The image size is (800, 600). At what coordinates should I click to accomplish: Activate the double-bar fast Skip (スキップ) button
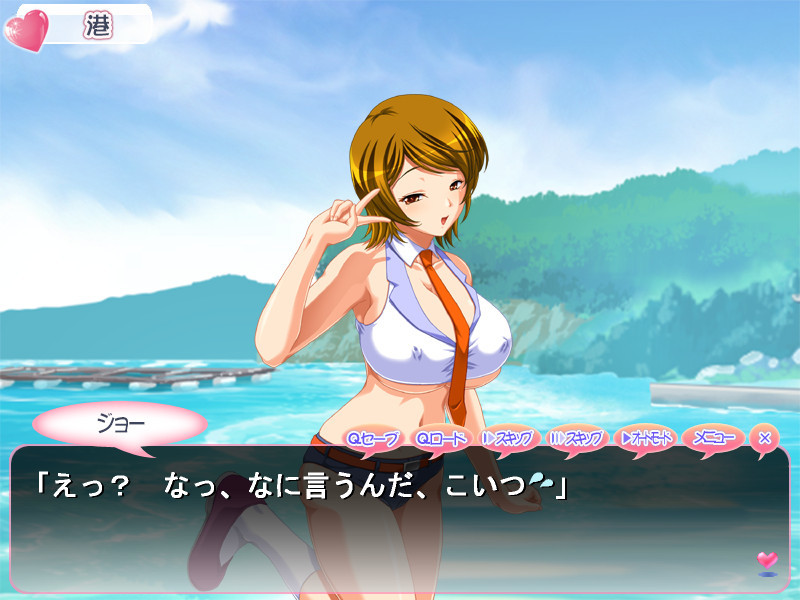coord(577,438)
